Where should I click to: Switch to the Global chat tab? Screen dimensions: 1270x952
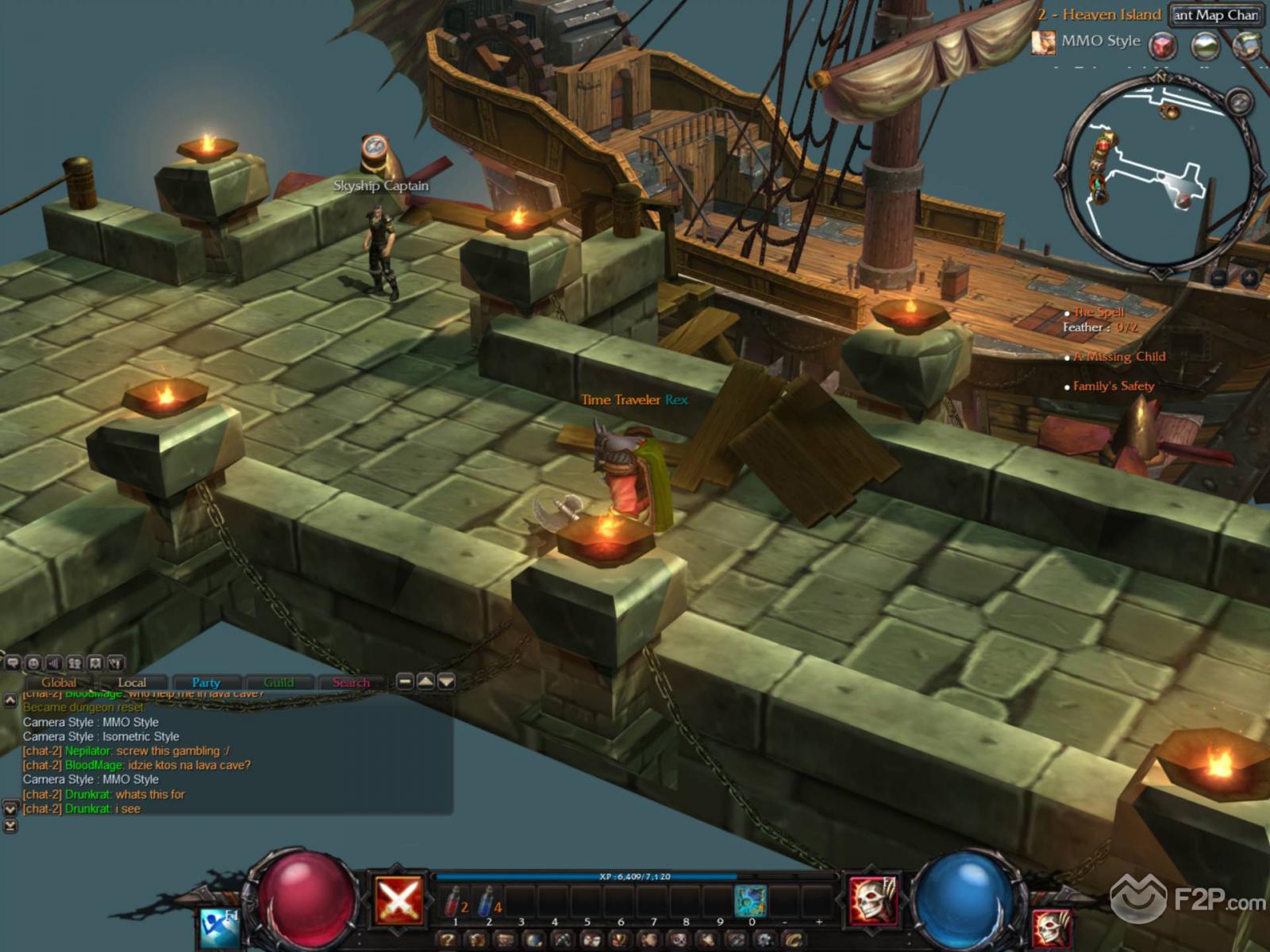[x=59, y=682]
